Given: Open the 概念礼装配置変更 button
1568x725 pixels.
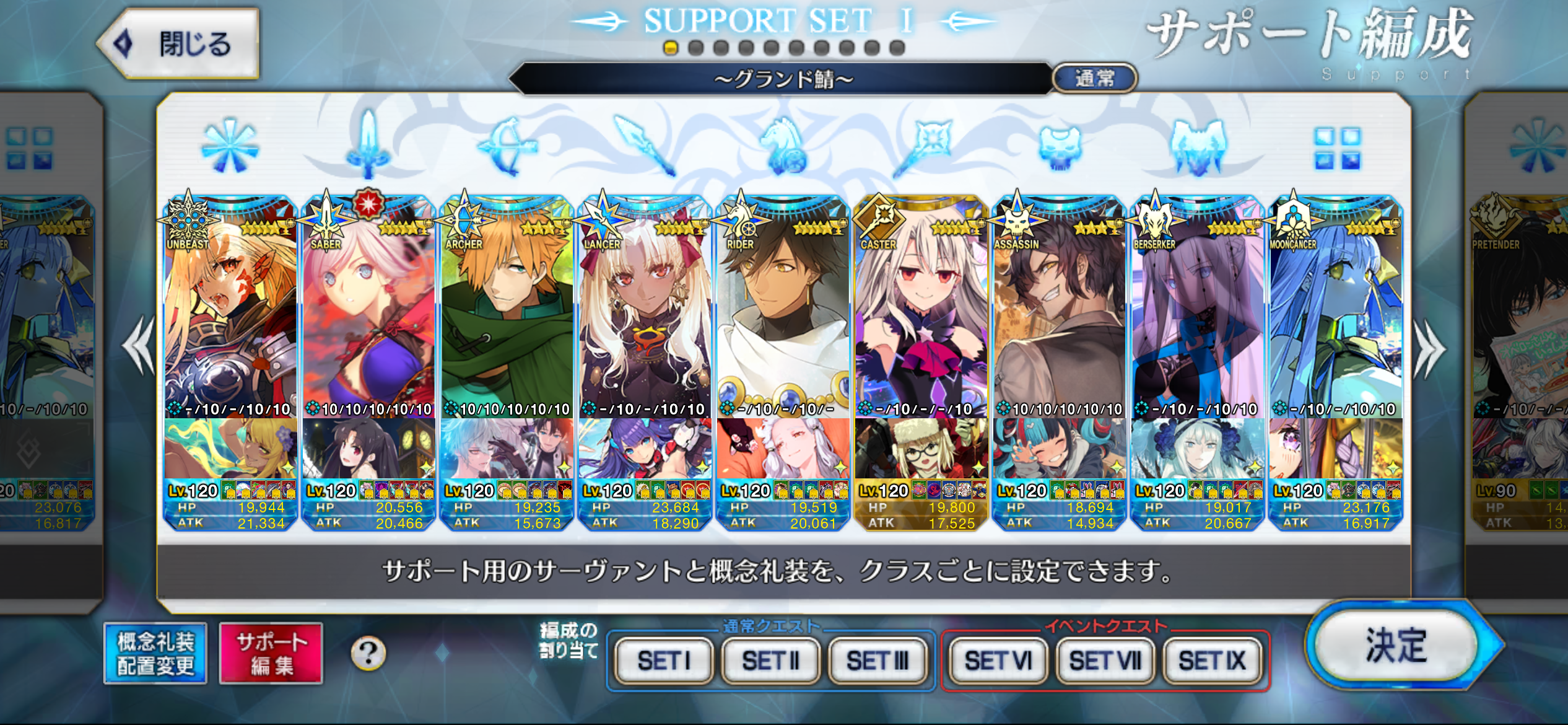Looking at the screenshot, I should [x=155, y=654].
